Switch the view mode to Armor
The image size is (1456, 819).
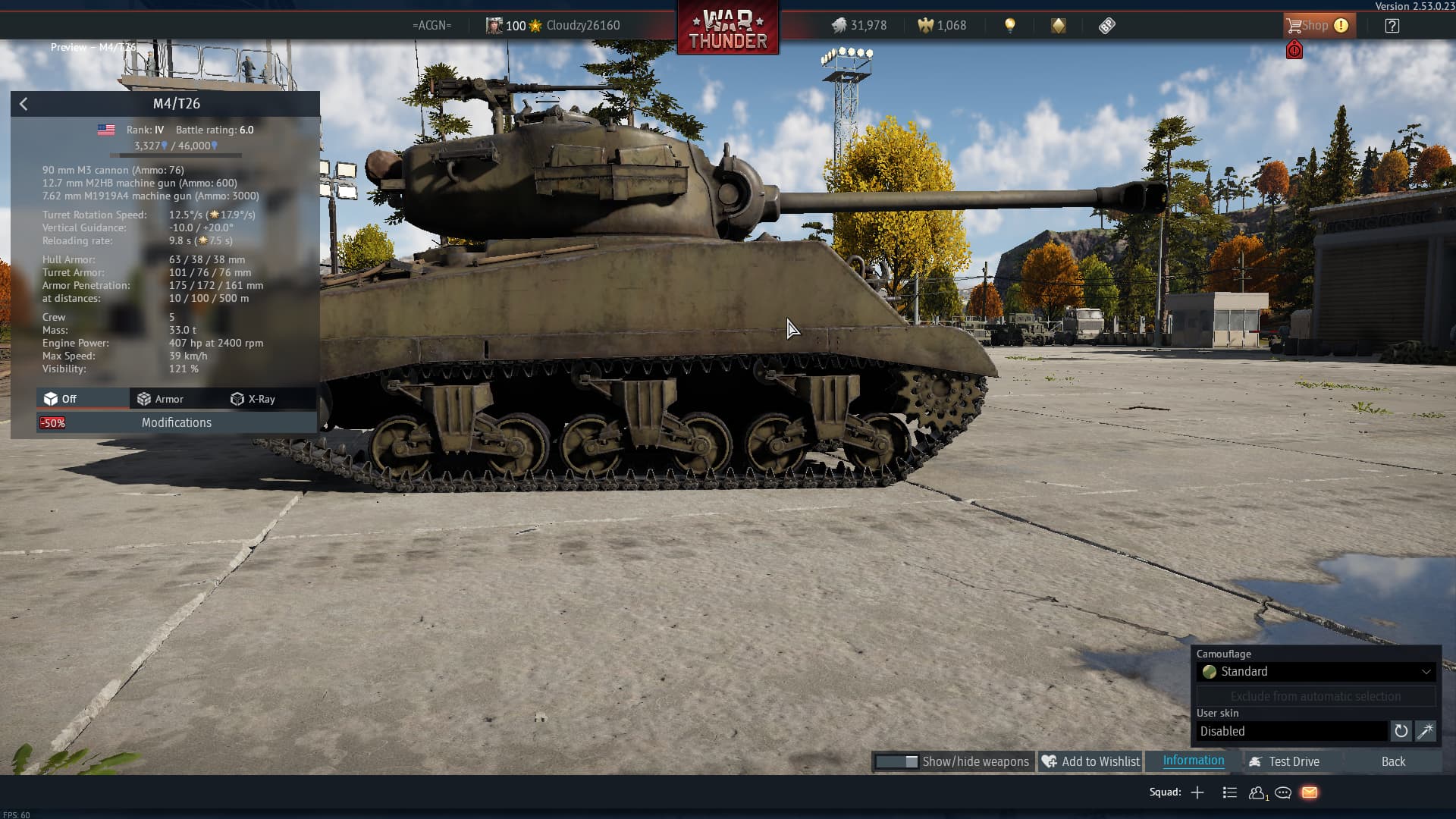[x=160, y=399]
